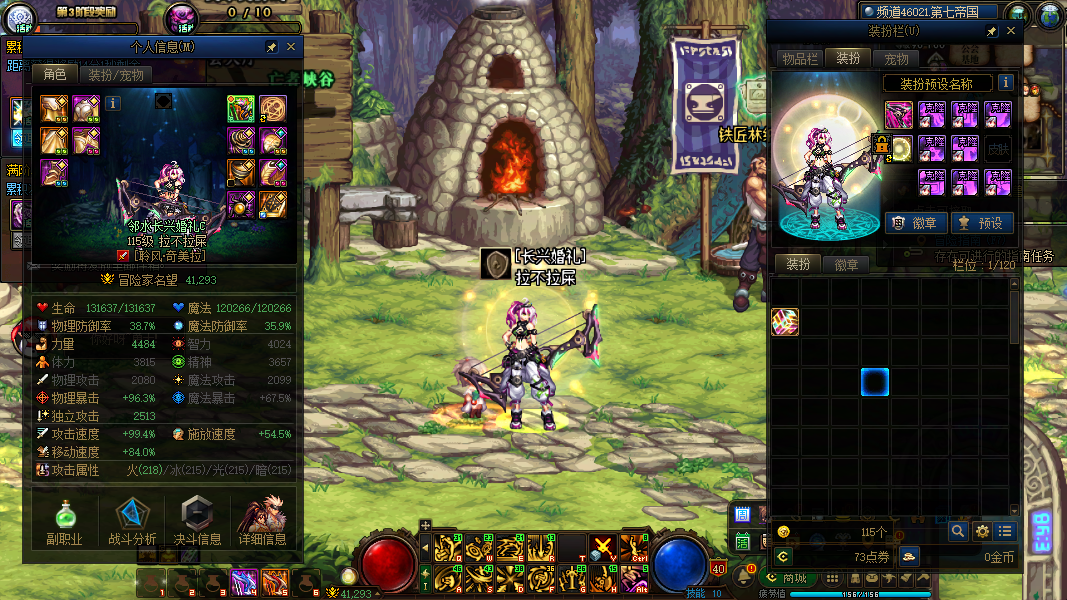Click the inventory search magnifier button

pyautogui.click(x=958, y=531)
